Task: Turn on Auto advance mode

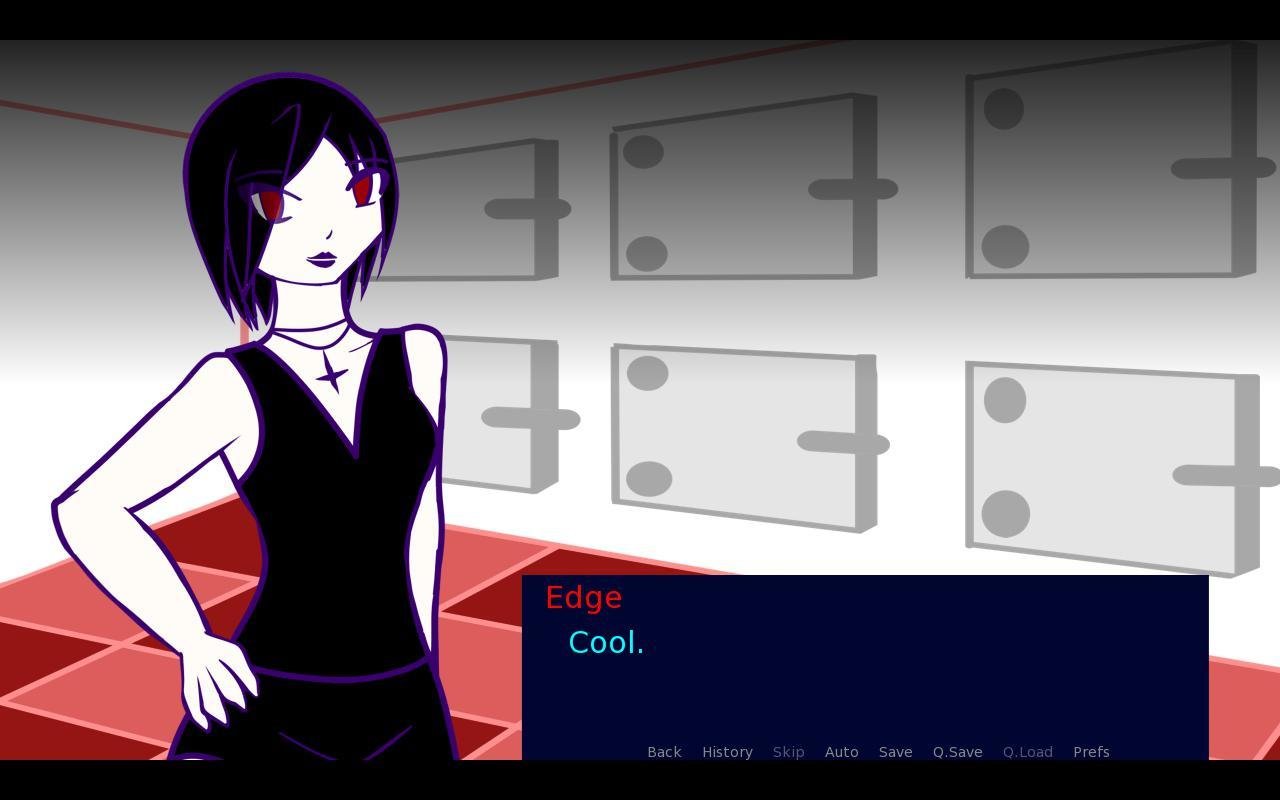Action: pyautogui.click(x=841, y=752)
